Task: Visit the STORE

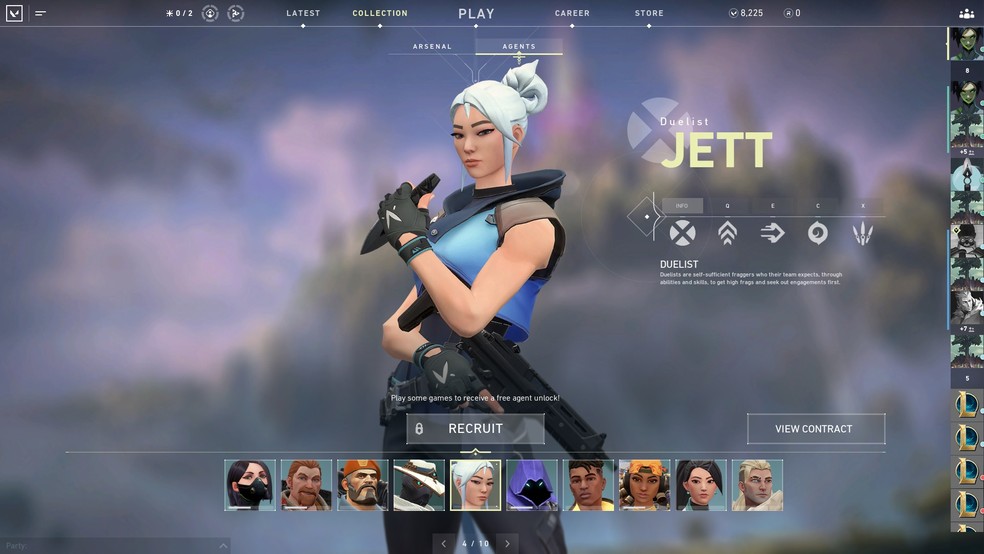Action: point(648,14)
